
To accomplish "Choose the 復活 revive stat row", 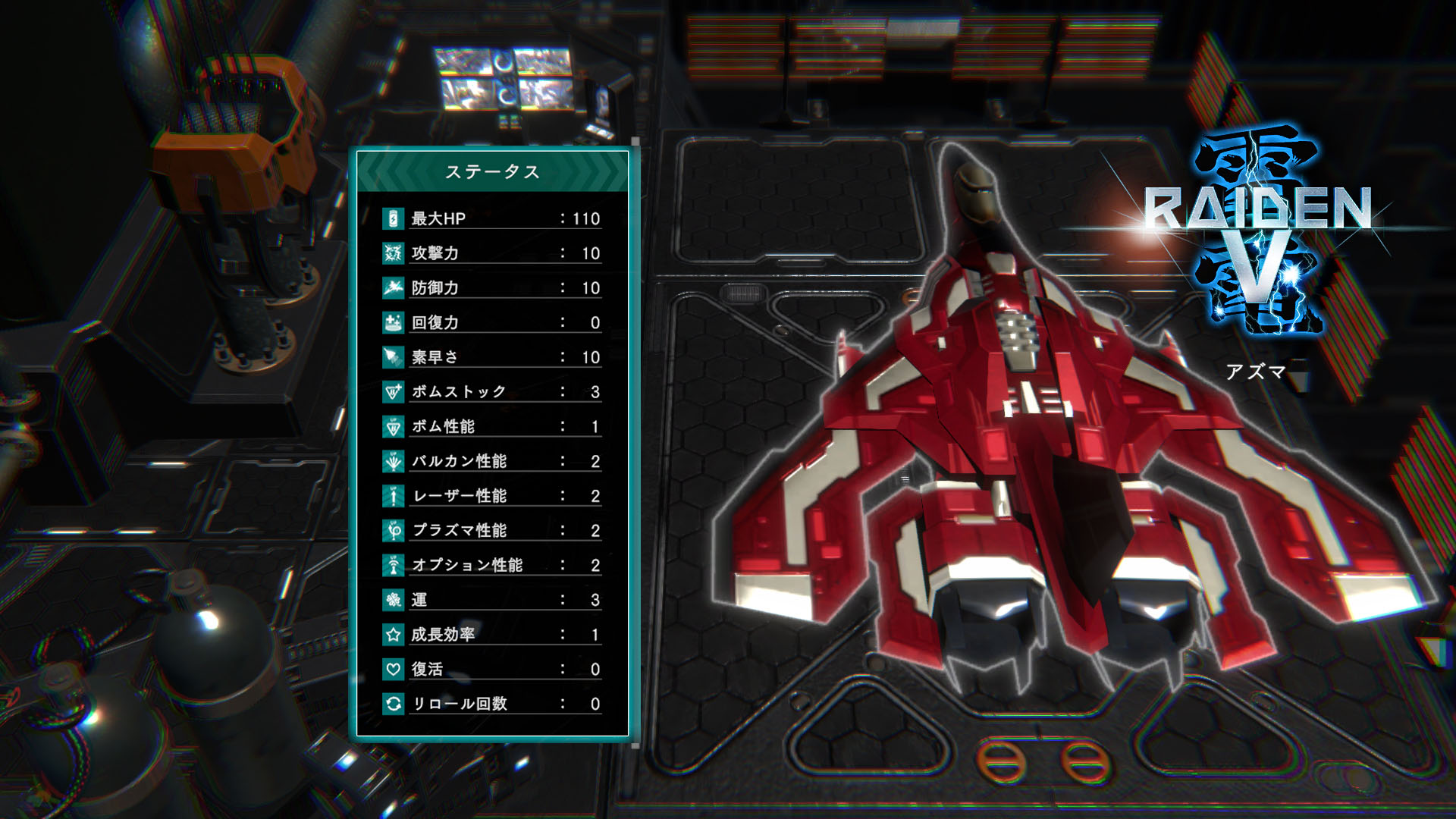I will pos(492,669).
